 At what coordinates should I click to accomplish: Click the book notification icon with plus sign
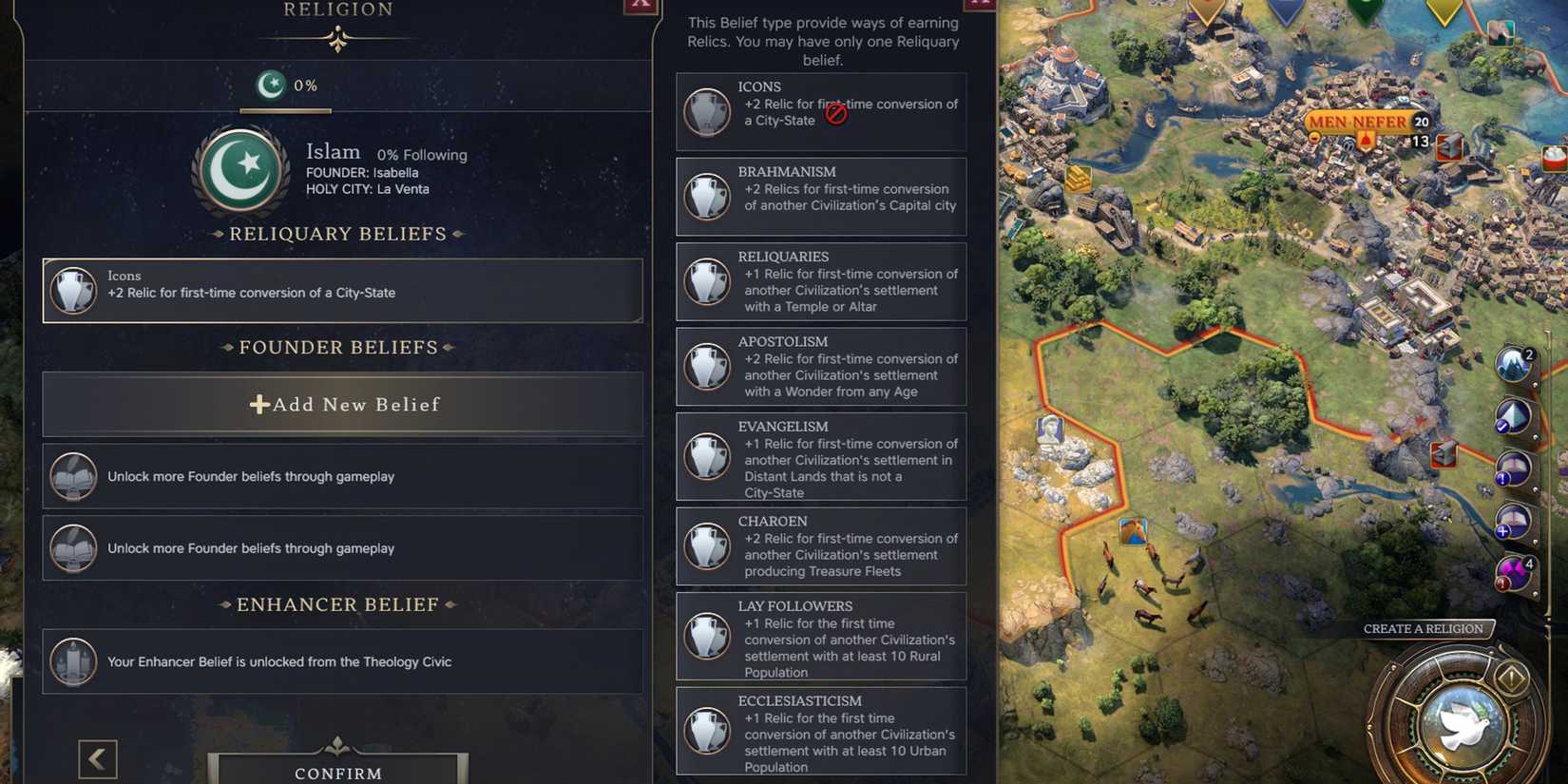coord(1511,520)
